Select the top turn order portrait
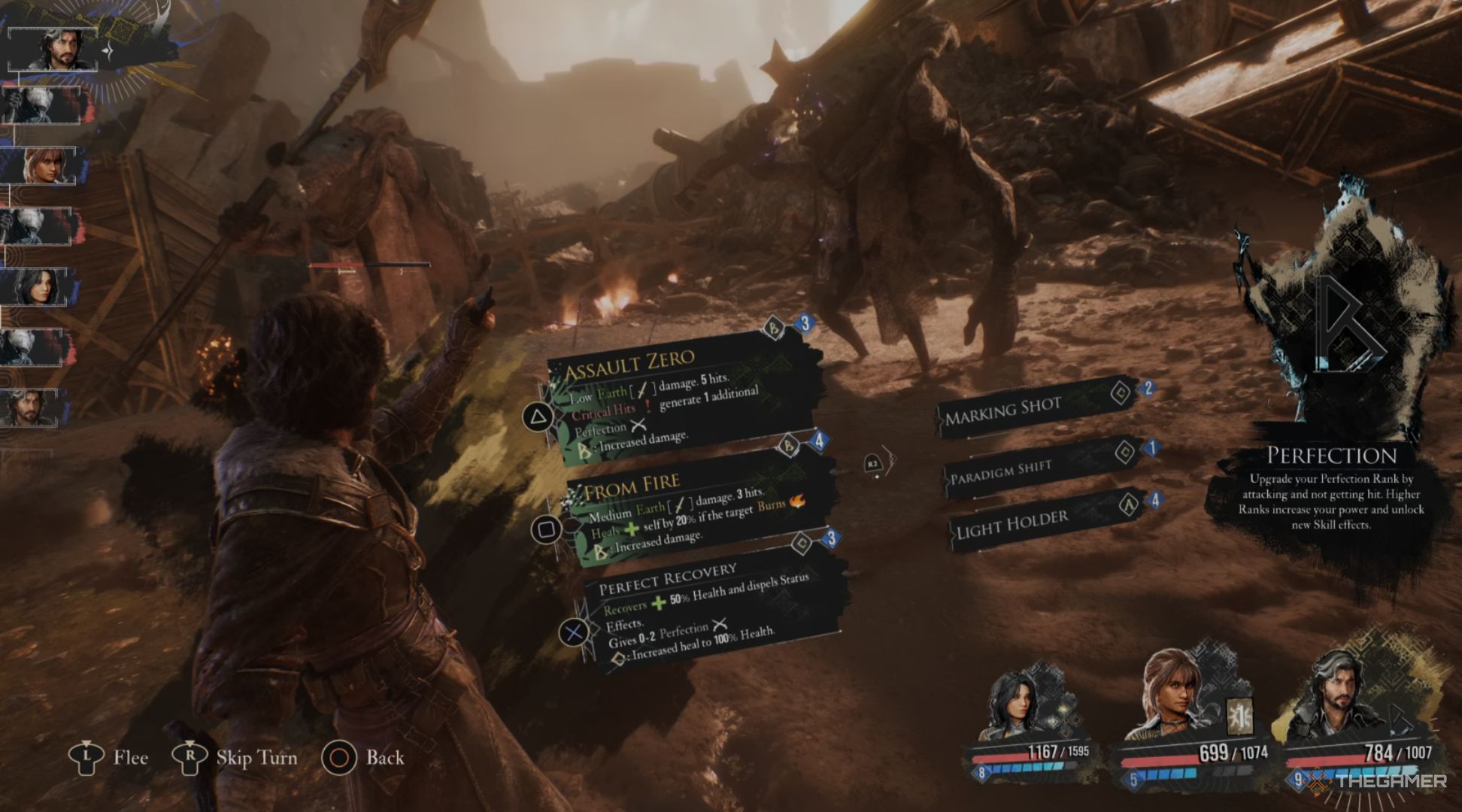Image resolution: width=1462 pixels, height=812 pixels. coord(54,50)
